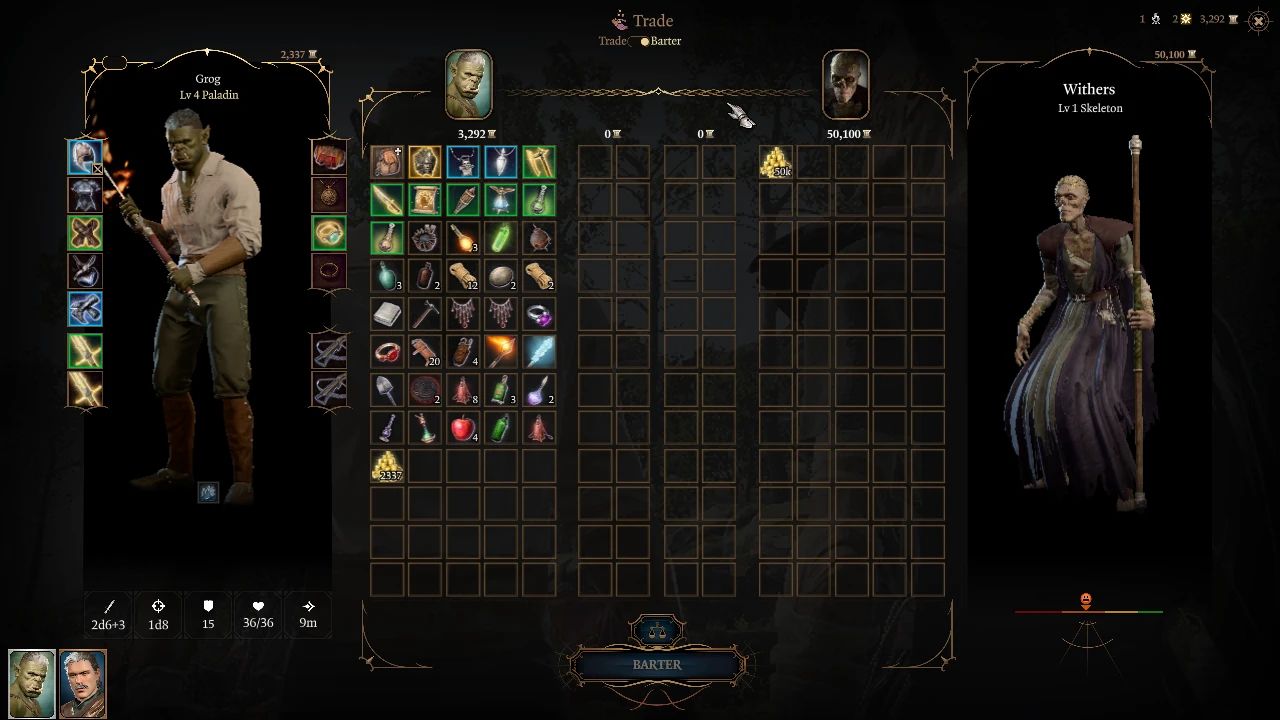Select the purple amethyst ring item
The width and height of the screenshot is (1280, 720).
click(x=539, y=314)
